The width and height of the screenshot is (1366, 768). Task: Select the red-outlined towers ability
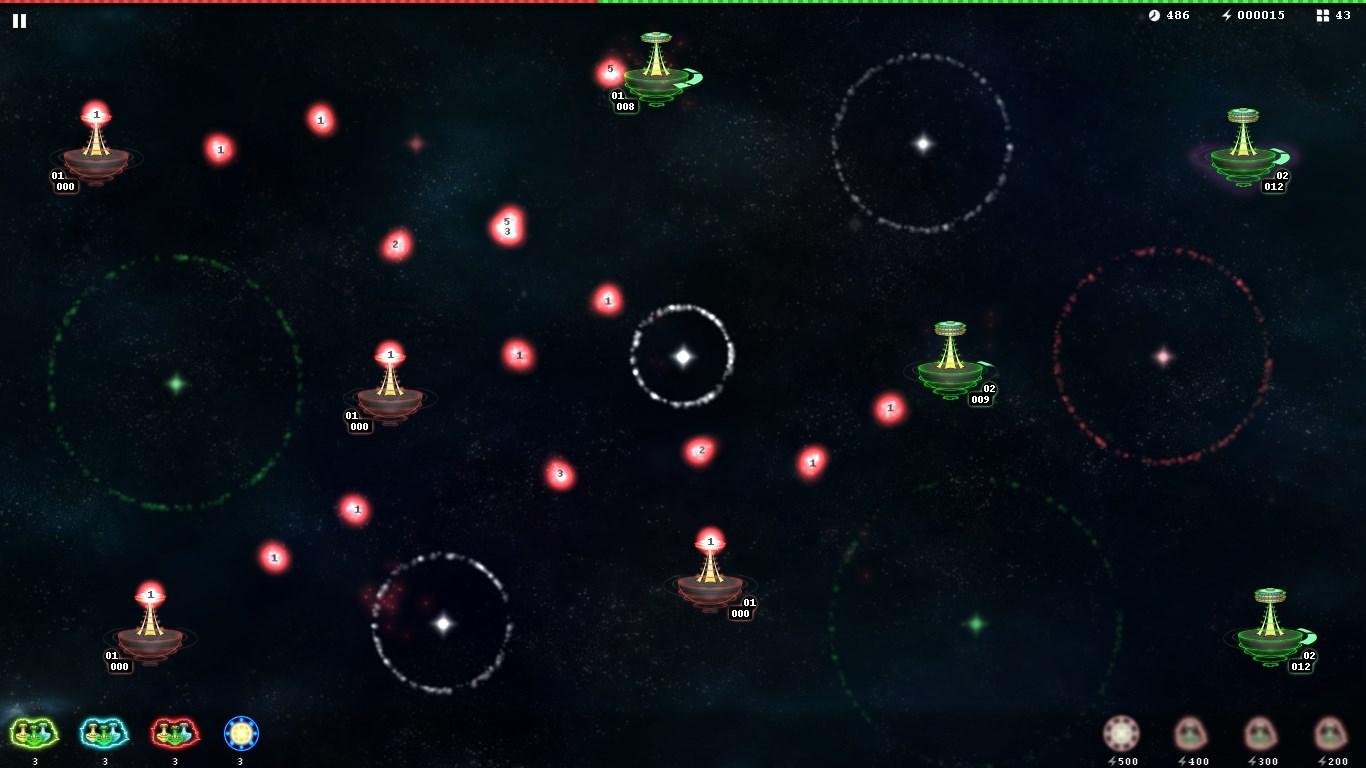[175, 734]
